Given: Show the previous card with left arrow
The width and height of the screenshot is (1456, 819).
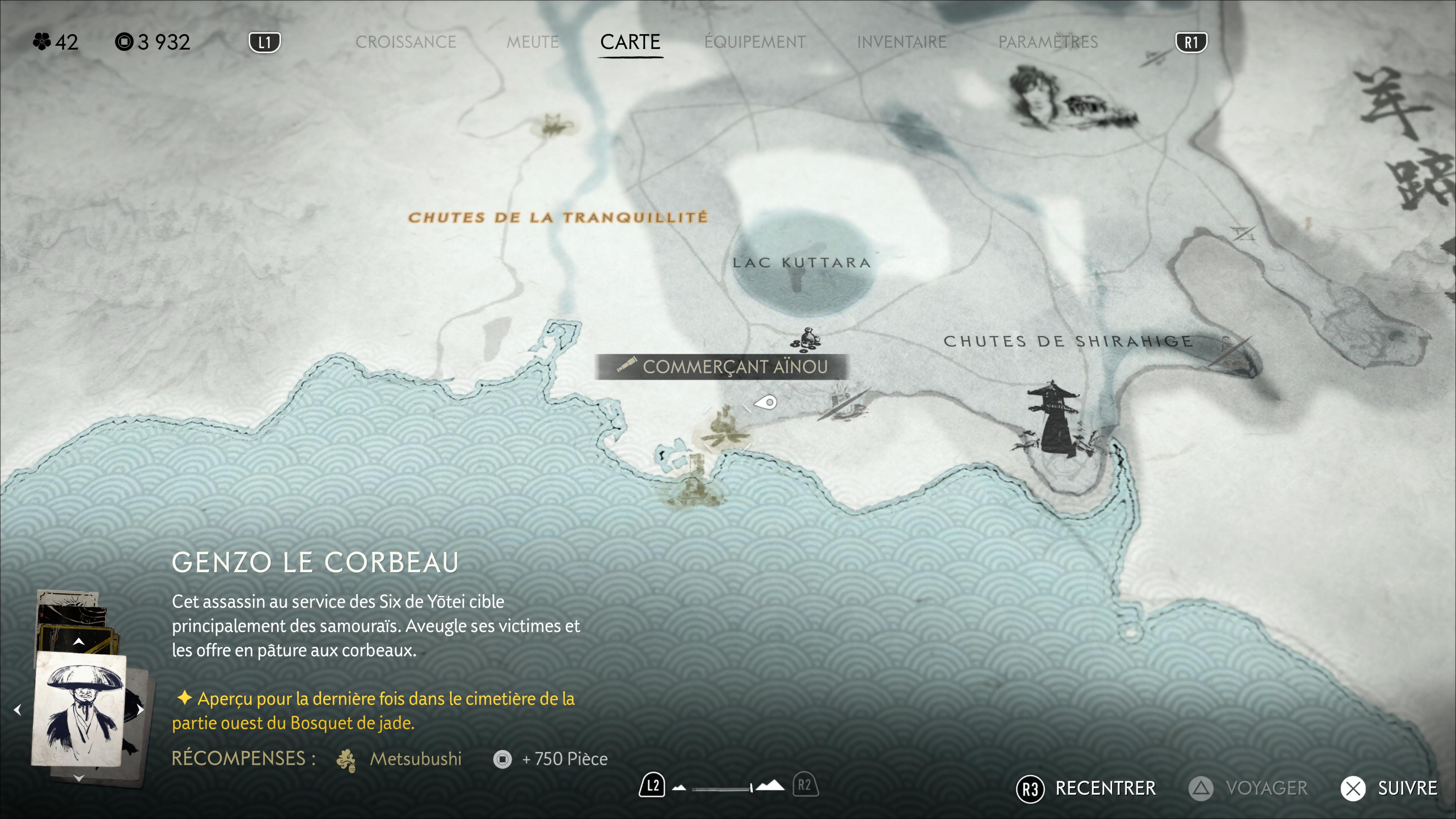Looking at the screenshot, I should click(x=17, y=709).
